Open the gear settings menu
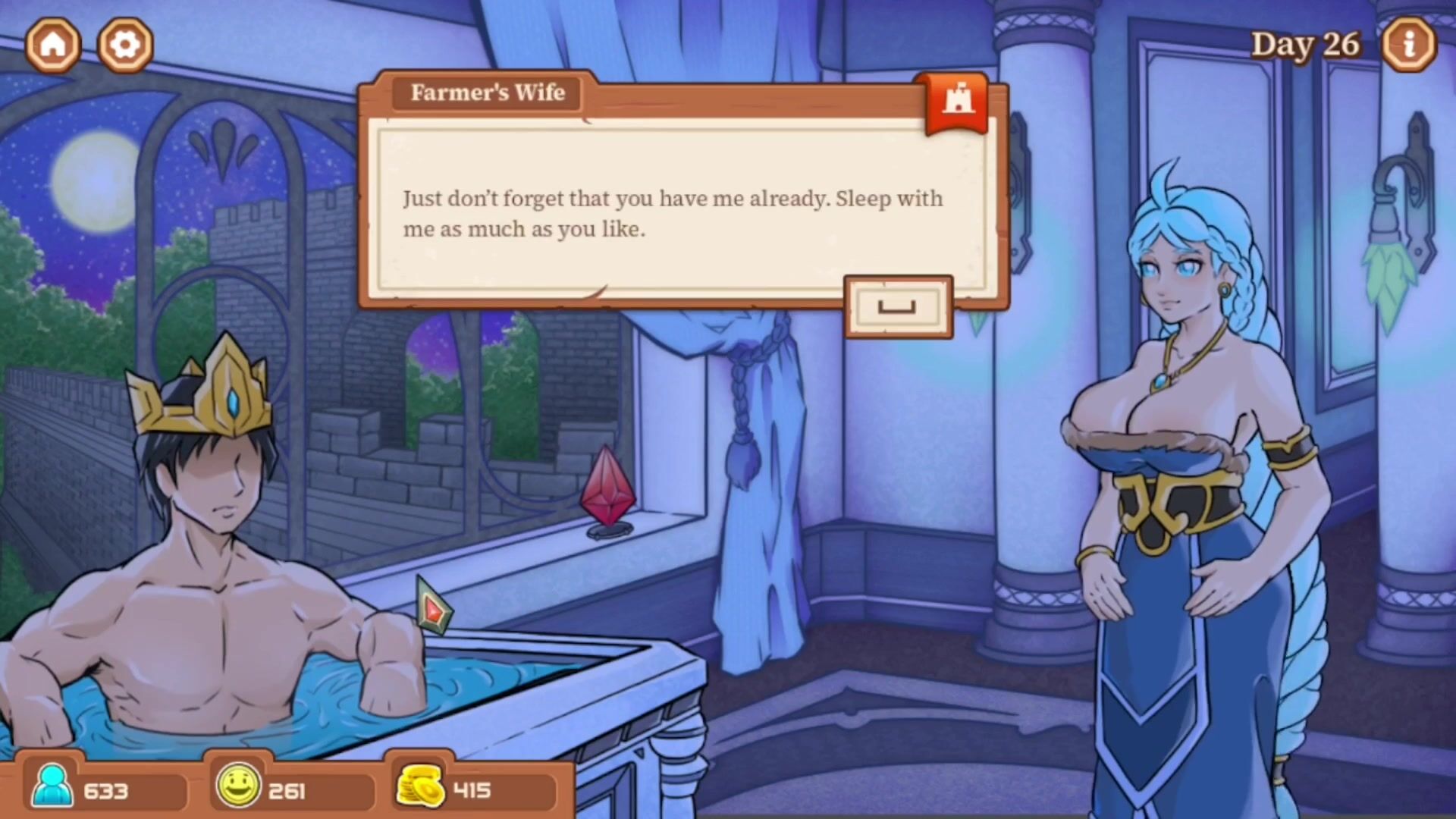The image size is (1456, 819). click(125, 45)
